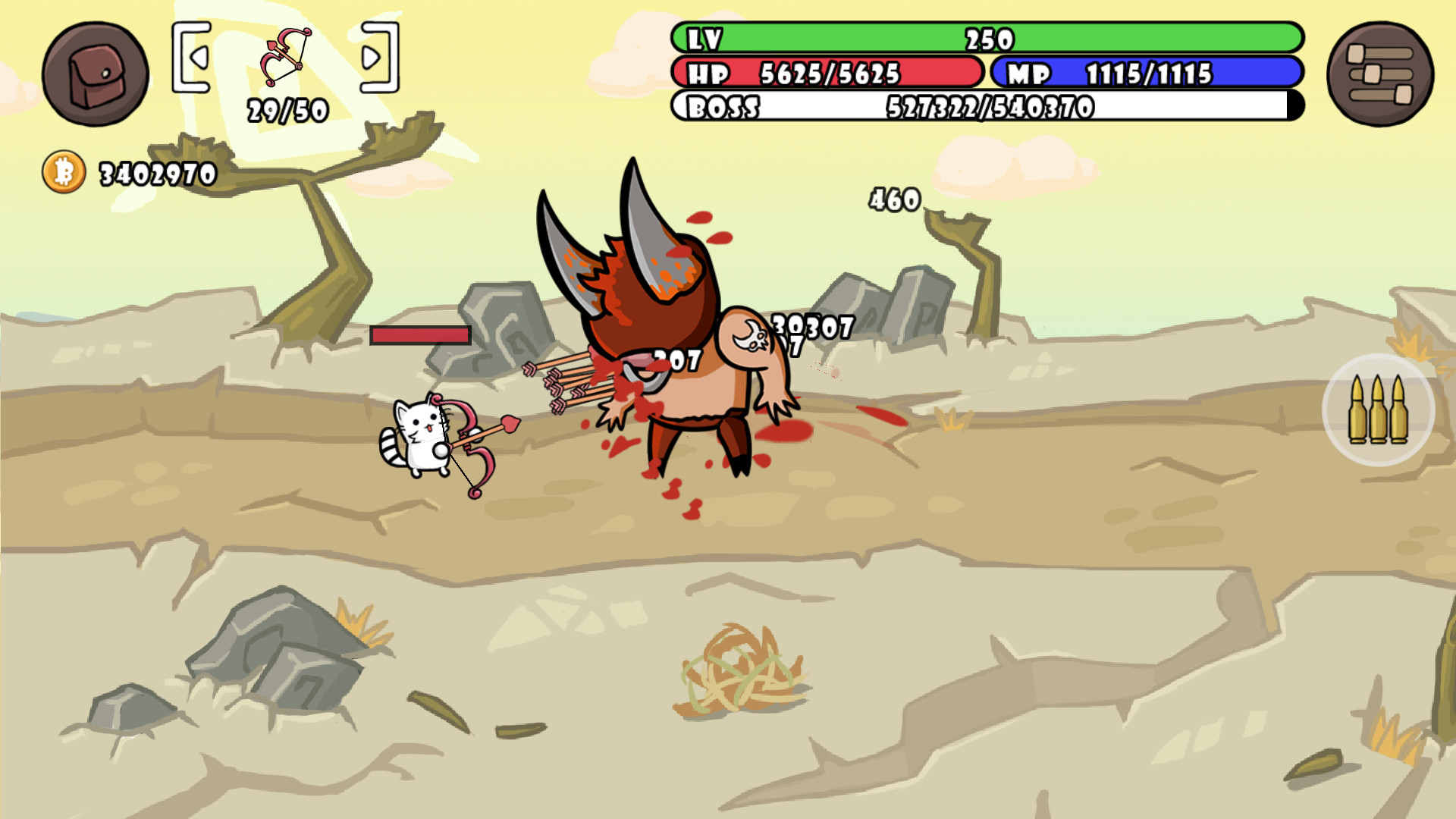The image size is (1456, 819).
Task: Open the settings sliders menu
Action: pos(1379,74)
